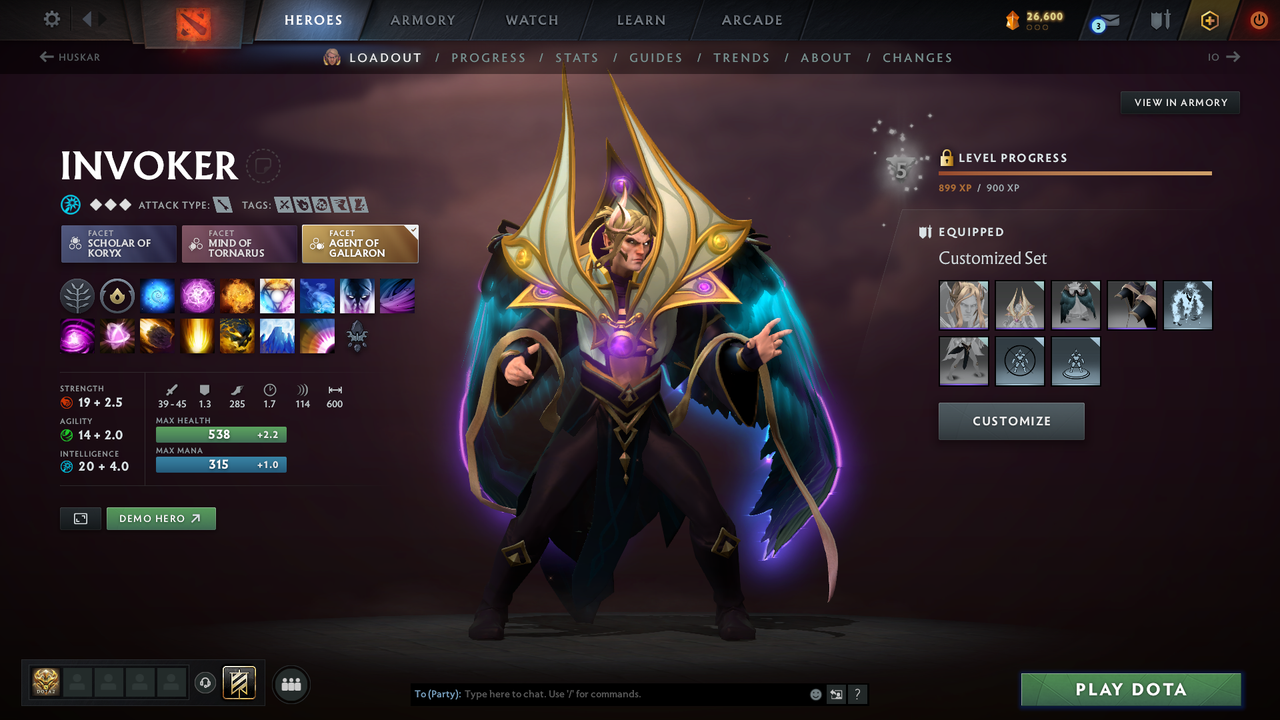Click the shield and sword battle pass icon

(1160, 19)
